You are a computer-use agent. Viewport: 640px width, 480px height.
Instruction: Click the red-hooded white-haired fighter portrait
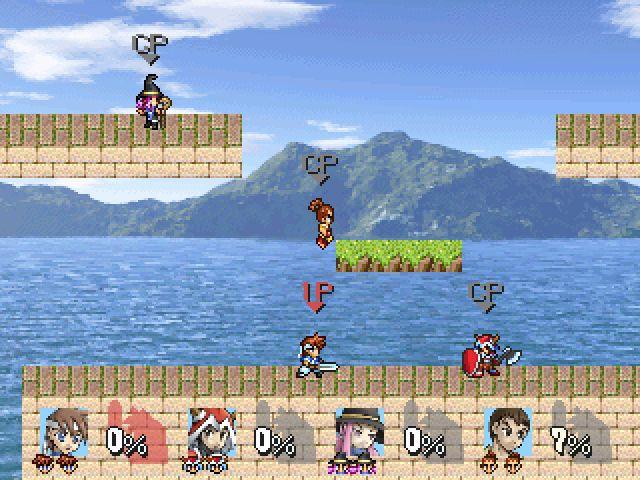(209, 432)
